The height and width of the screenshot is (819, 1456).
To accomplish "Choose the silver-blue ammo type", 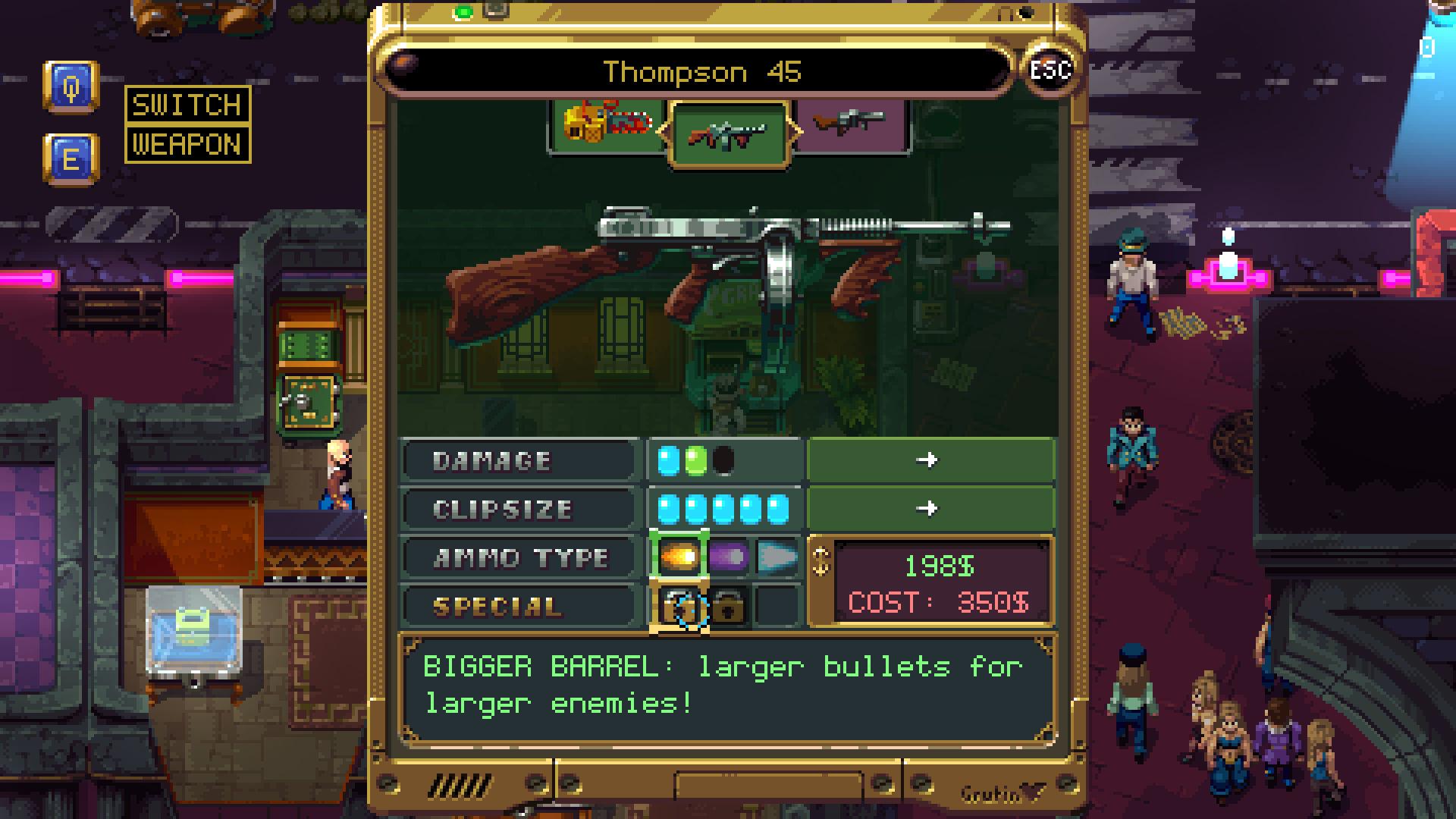I will click(x=777, y=557).
